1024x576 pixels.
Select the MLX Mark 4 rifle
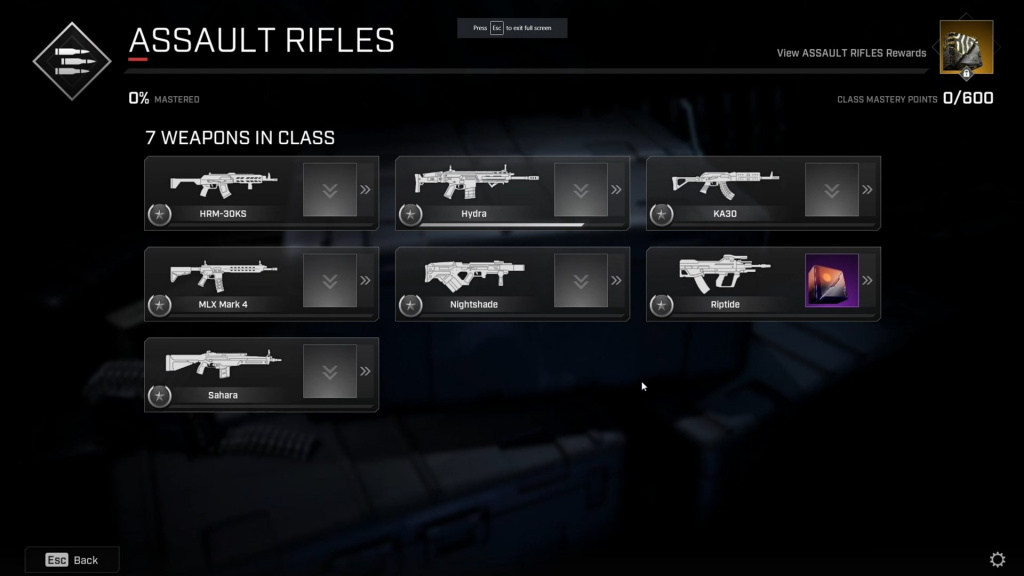click(x=224, y=283)
